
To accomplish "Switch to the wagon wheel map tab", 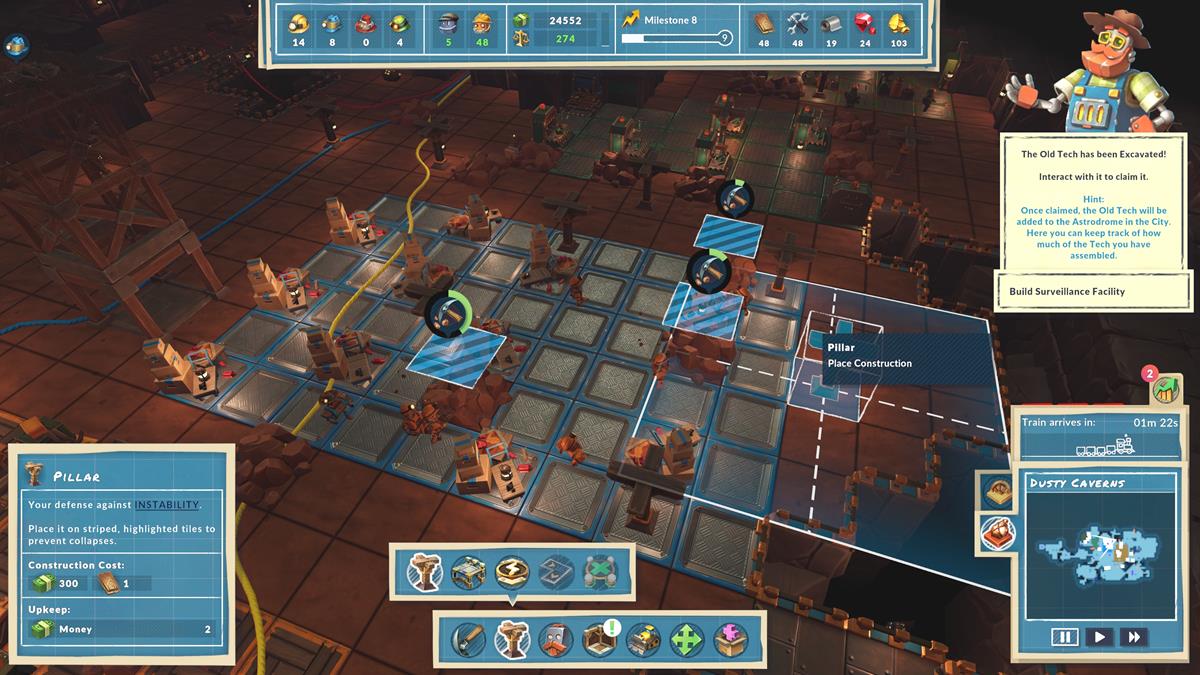I will coord(997,490).
